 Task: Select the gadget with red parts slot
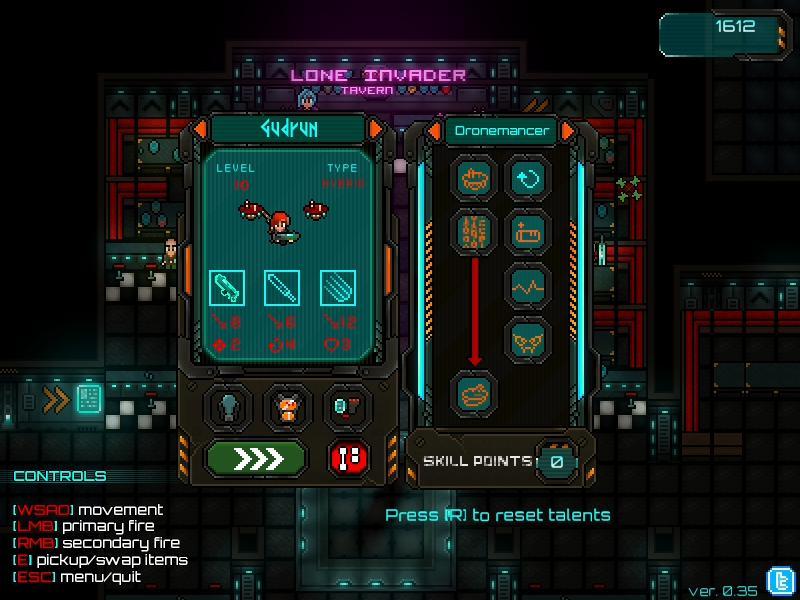[347, 407]
